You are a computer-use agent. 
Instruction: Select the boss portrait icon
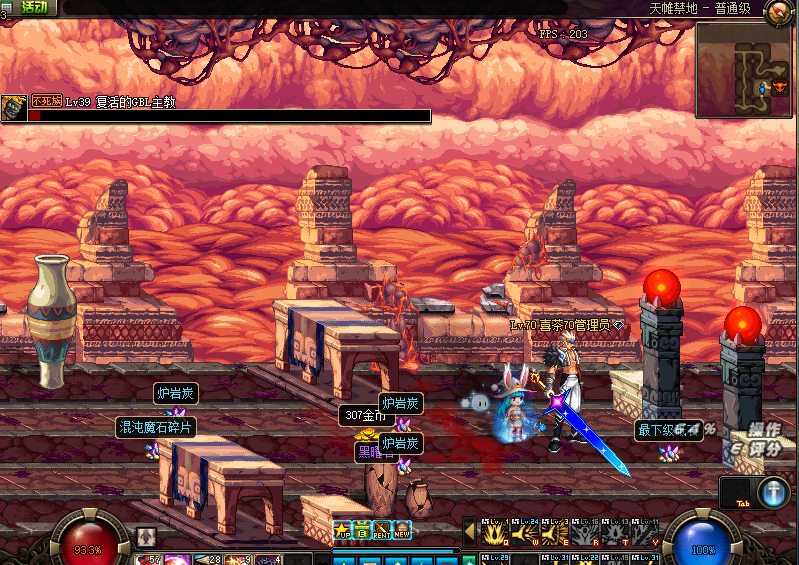[13, 108]
